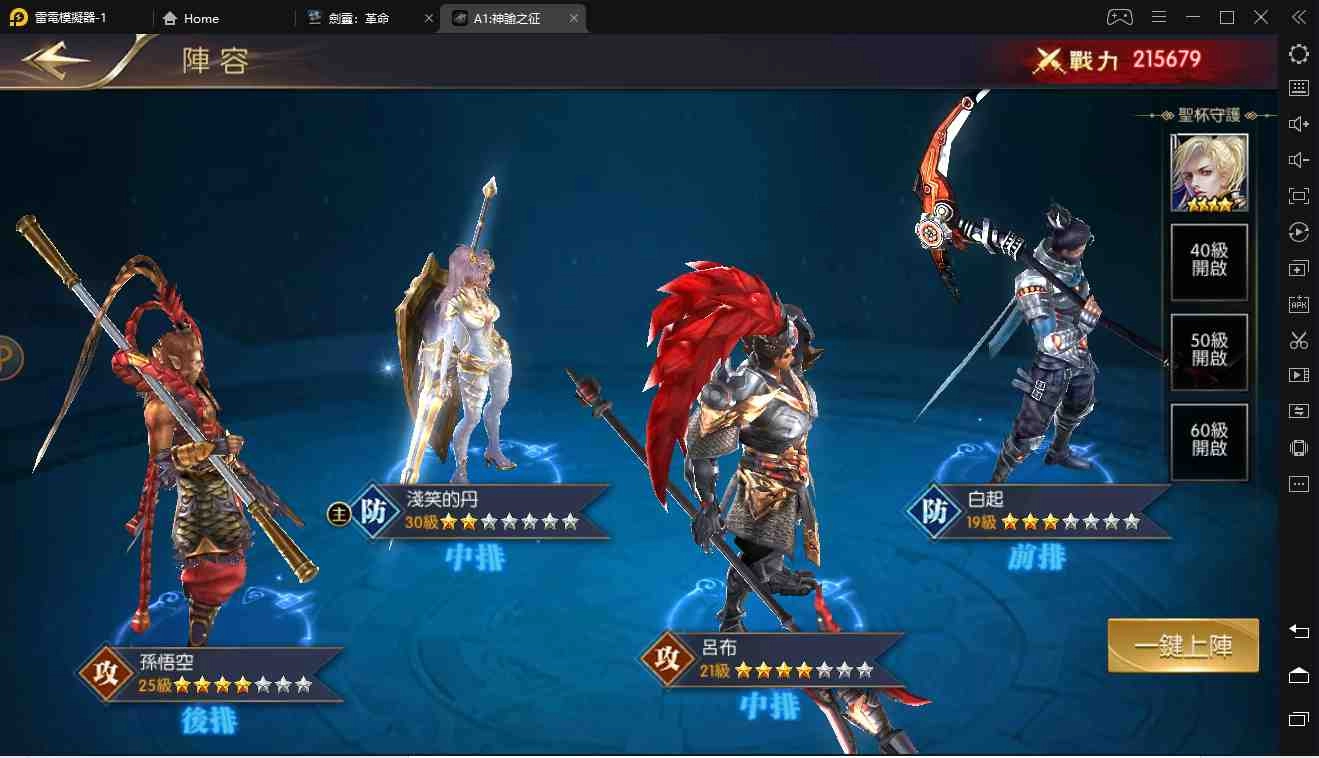Tap the 40級開啟 unlock button
This screenshot has width=1319, height=758.
pyautogui.click(x=1208, y=262)
